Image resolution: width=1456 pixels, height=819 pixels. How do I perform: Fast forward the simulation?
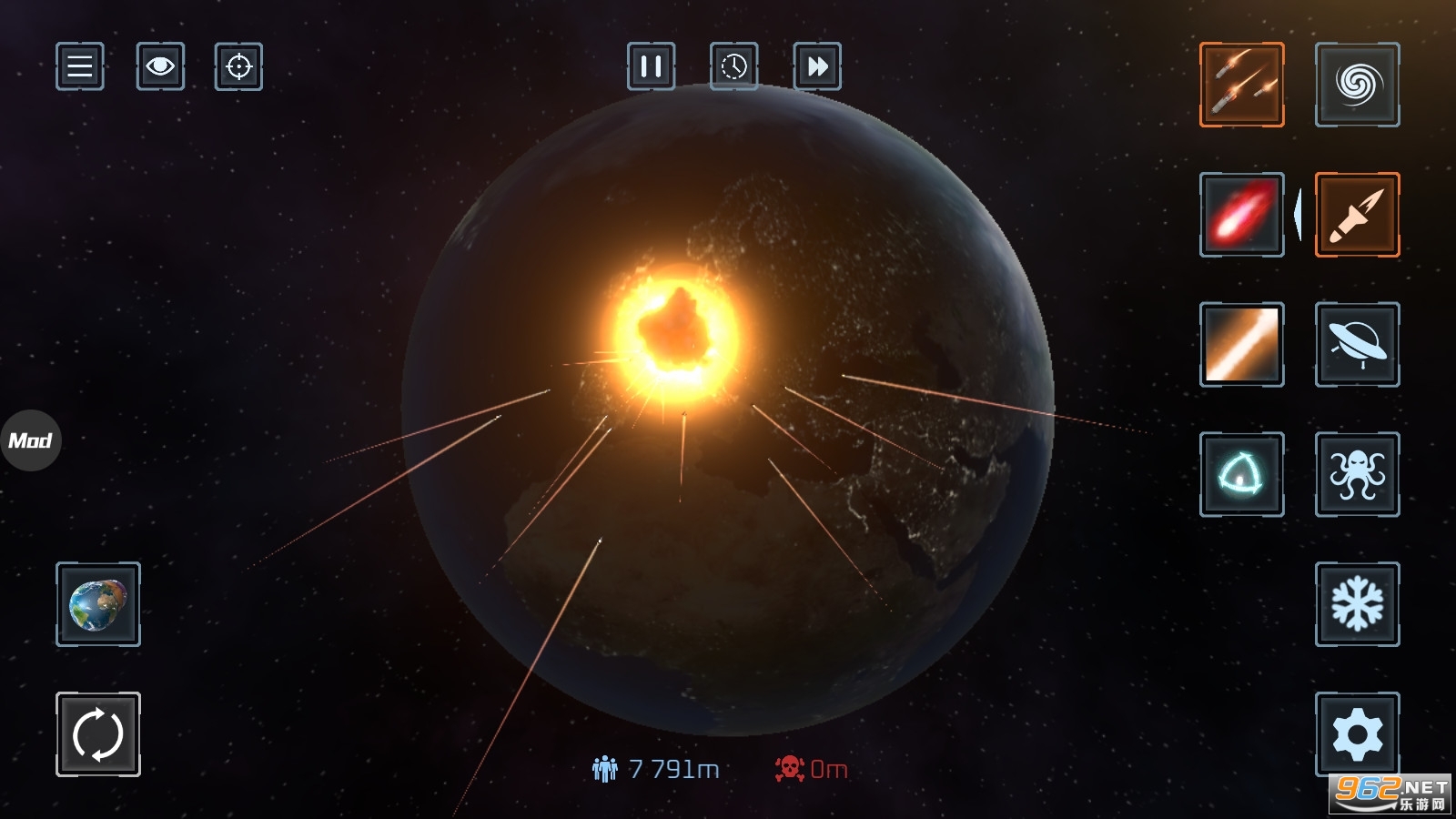(817, 66)
